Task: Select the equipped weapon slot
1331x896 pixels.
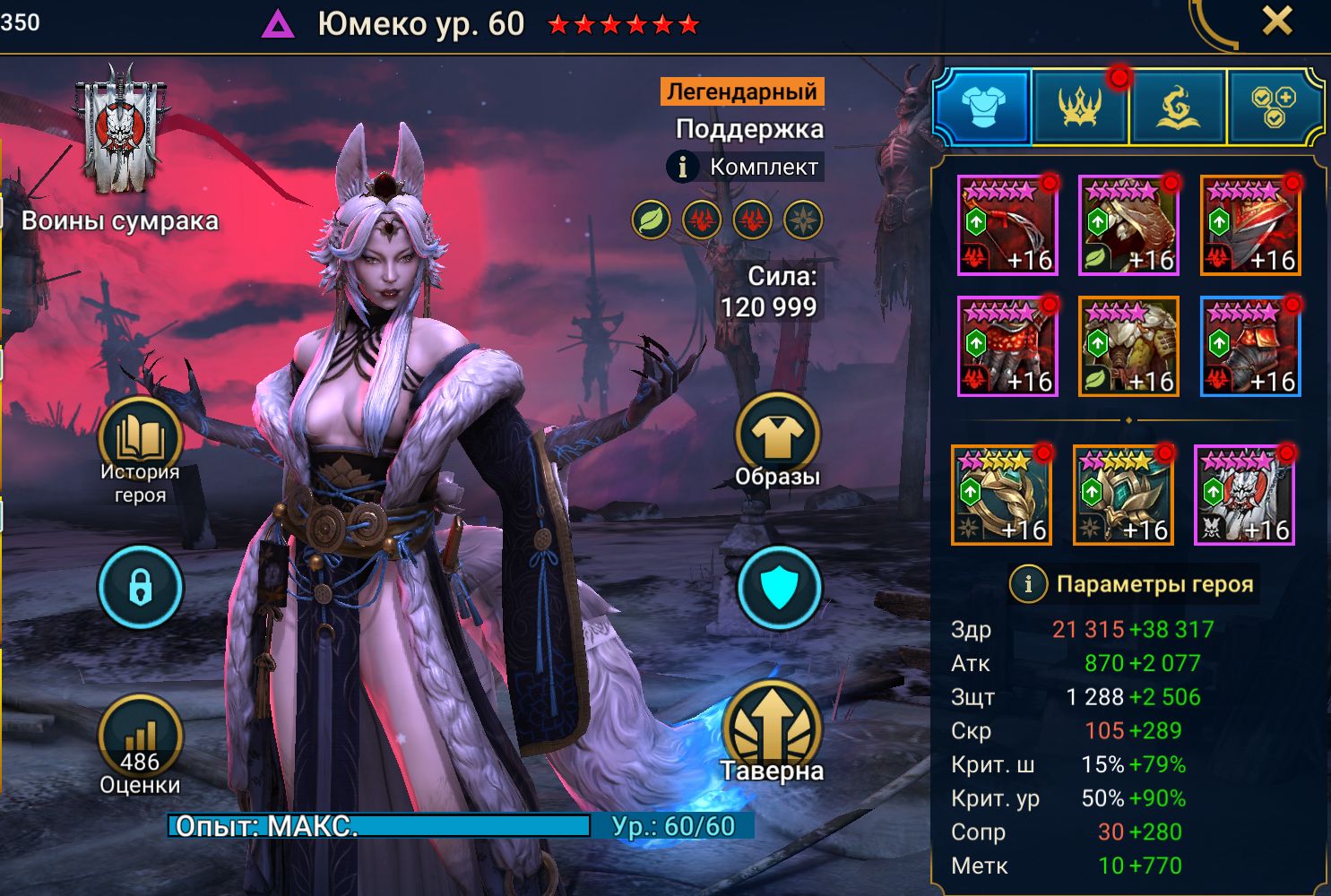Action: pos(1007,225)
